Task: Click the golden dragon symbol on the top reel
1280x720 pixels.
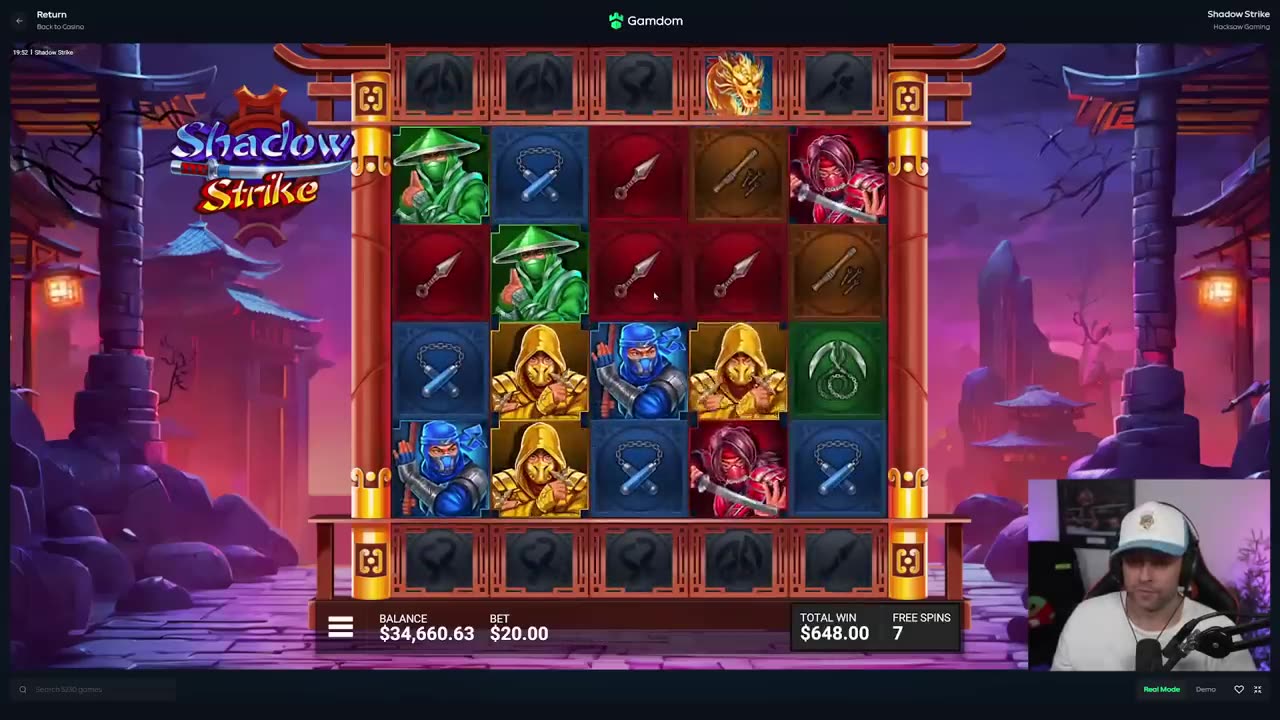Action: click(738, 85)
